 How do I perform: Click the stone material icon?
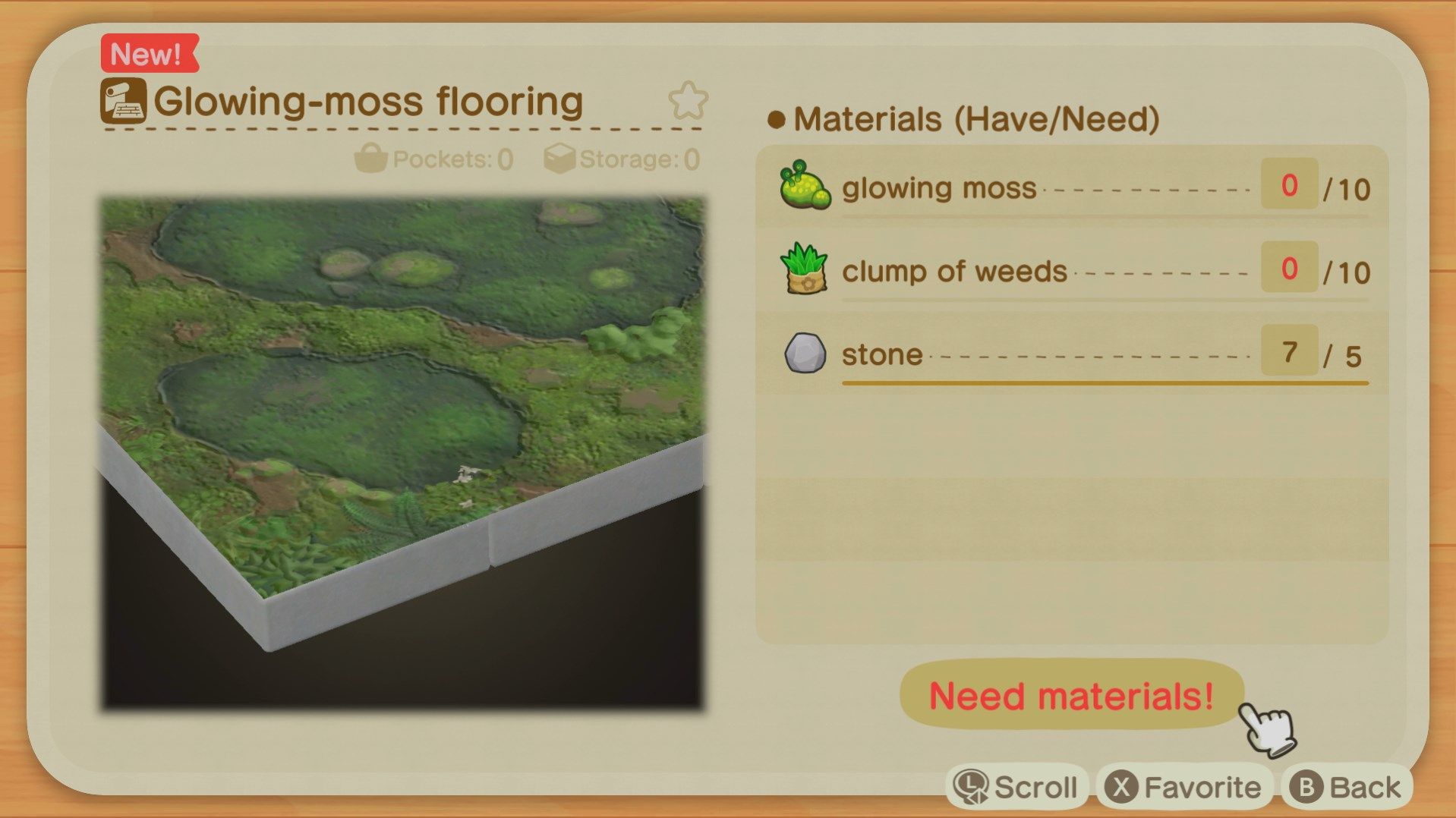pyautogui.click(x=805, y=353)
